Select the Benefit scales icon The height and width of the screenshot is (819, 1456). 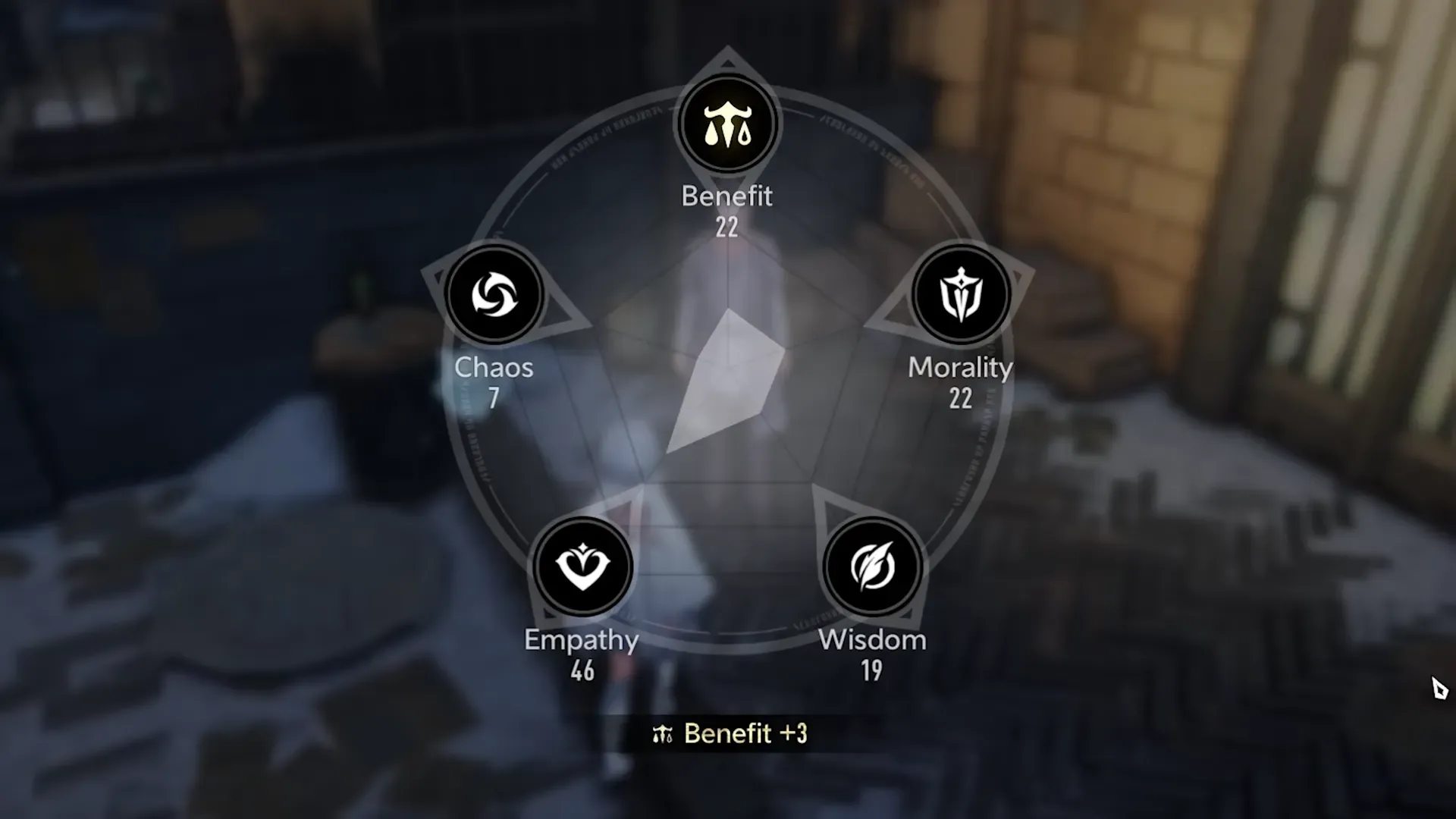(x=726, y=125)
